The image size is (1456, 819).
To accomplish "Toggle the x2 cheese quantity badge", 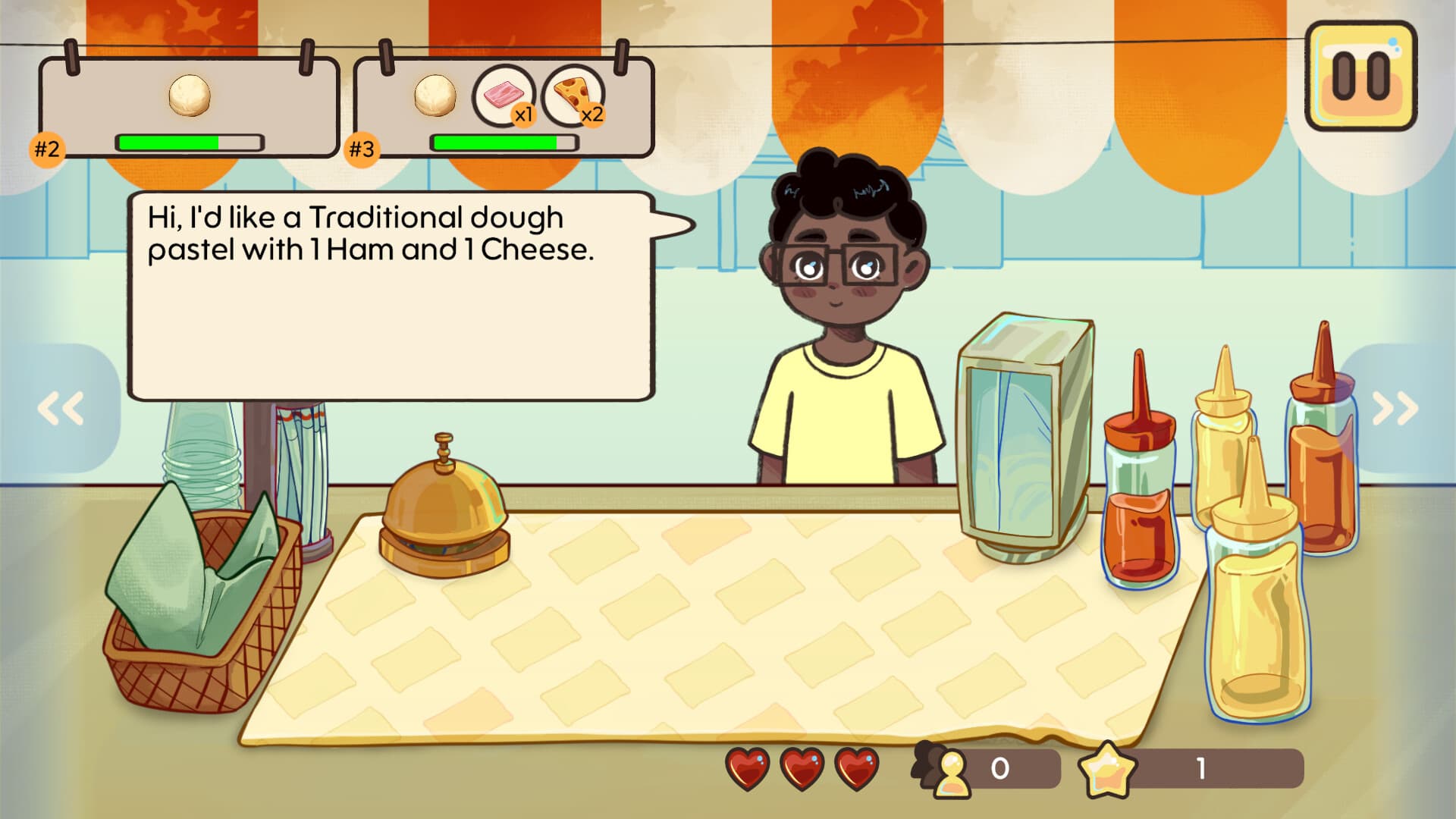I will 592,116.
